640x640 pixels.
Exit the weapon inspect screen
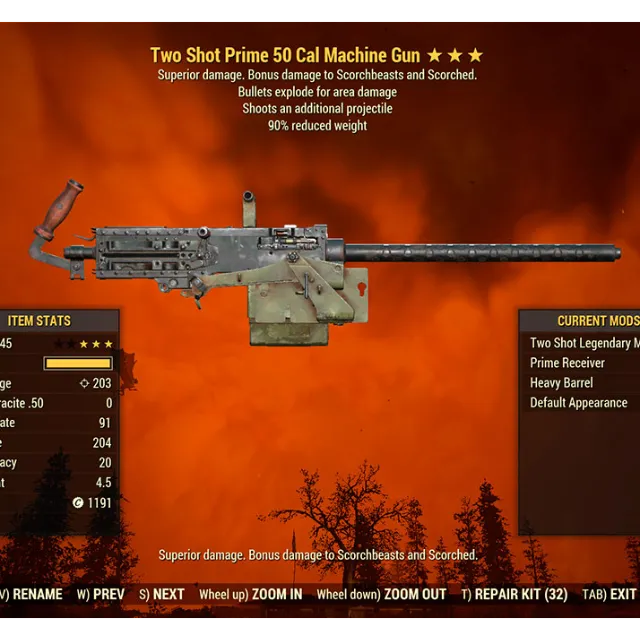click(x=610, y=594)
